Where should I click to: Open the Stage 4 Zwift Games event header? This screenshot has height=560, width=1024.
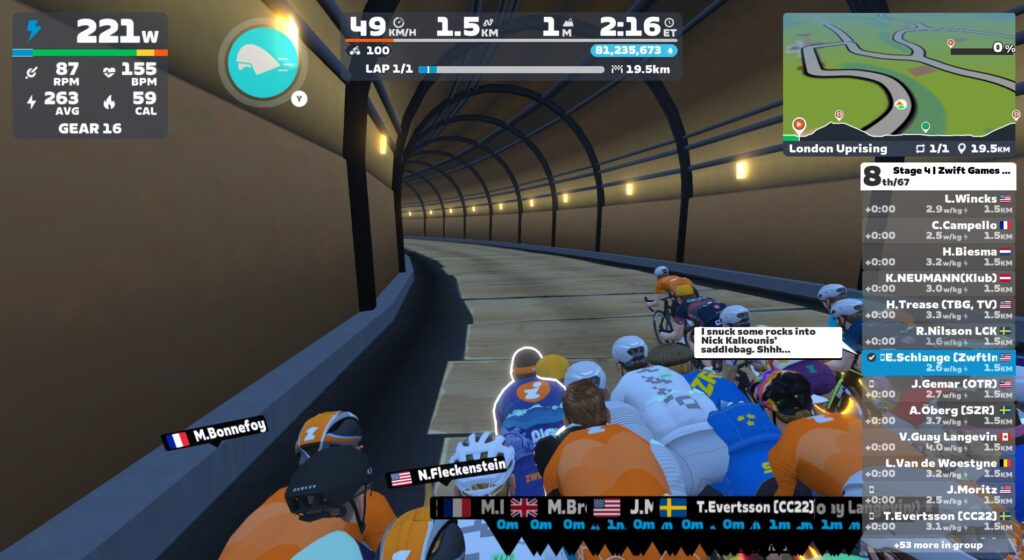(x=937, y=176)
